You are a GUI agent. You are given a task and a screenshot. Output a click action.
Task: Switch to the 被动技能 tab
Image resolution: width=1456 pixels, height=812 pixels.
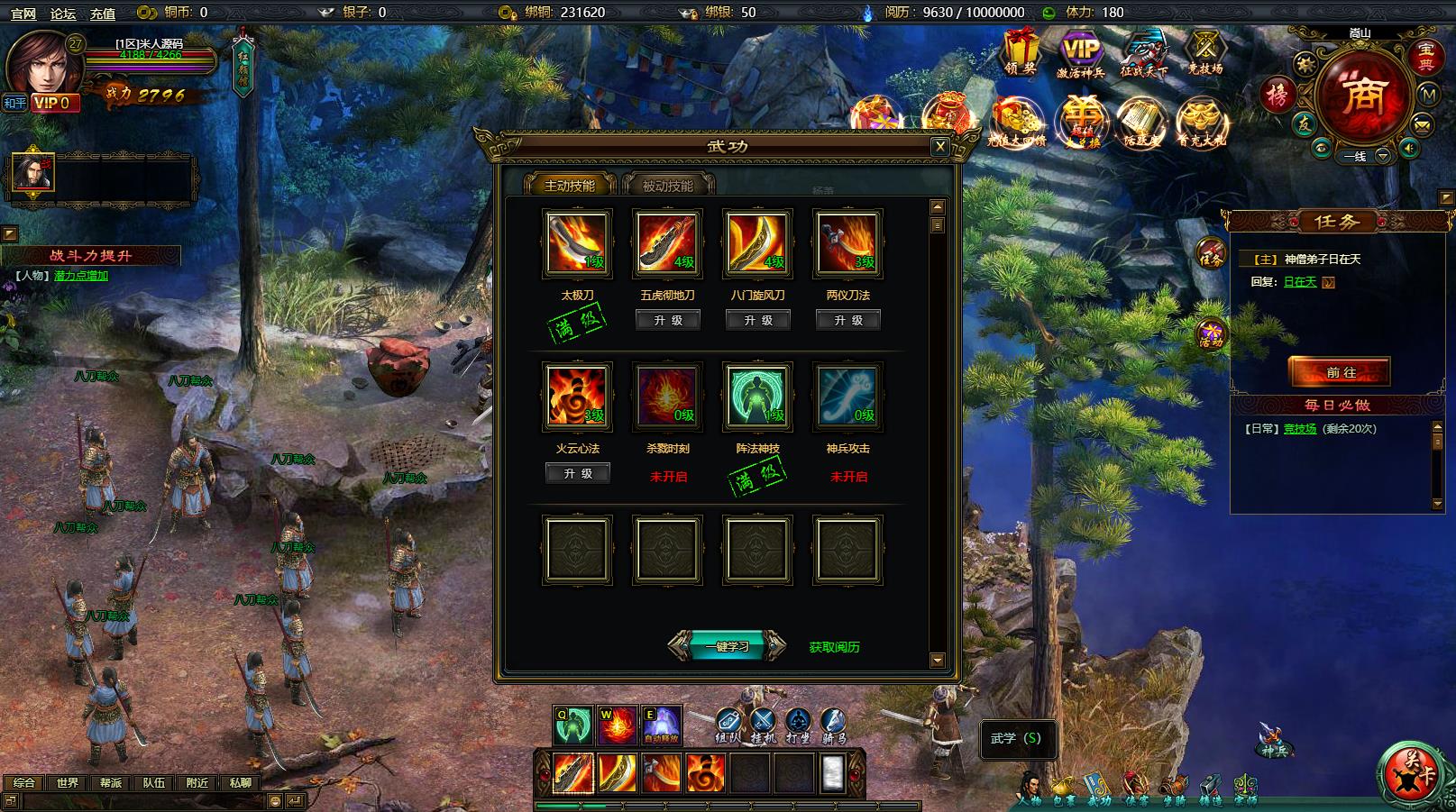(x=668, y=186)
